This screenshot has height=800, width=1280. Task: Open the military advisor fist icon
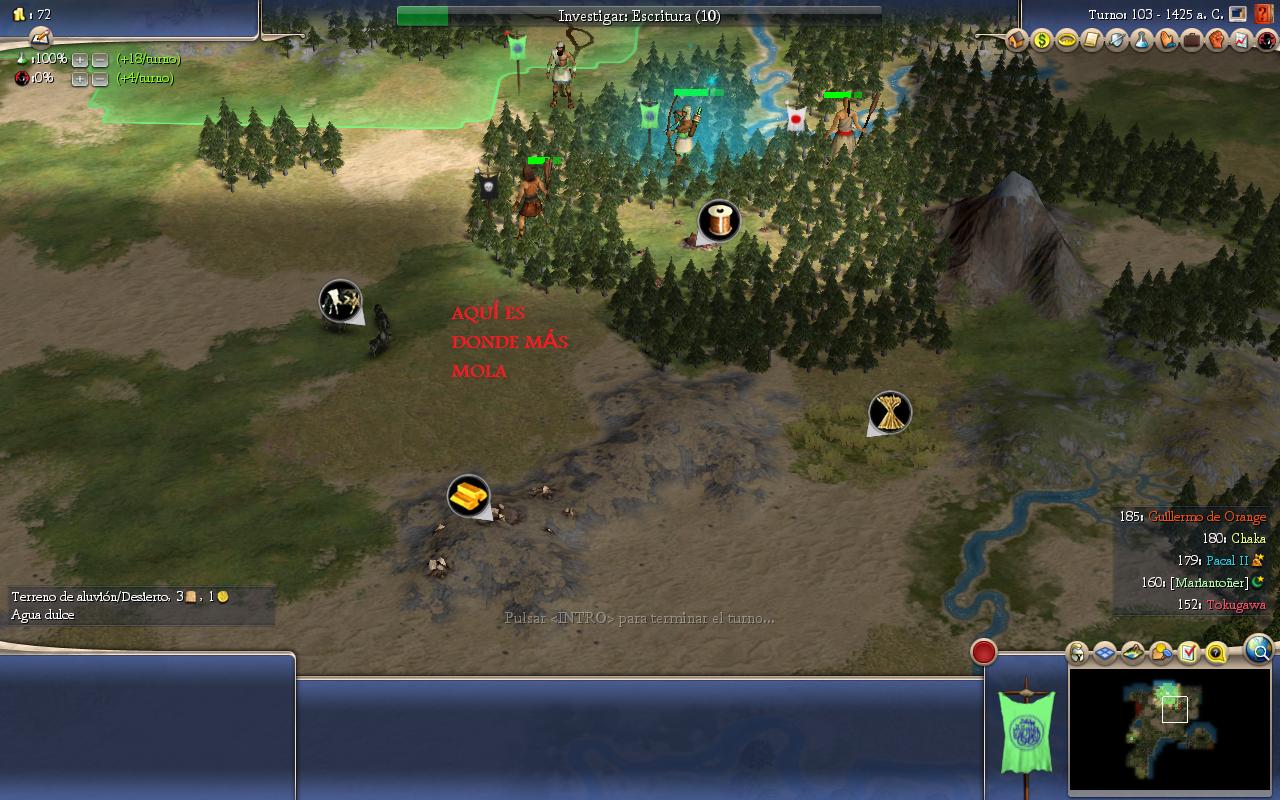pyautogui.click(x=1216, y=41)
